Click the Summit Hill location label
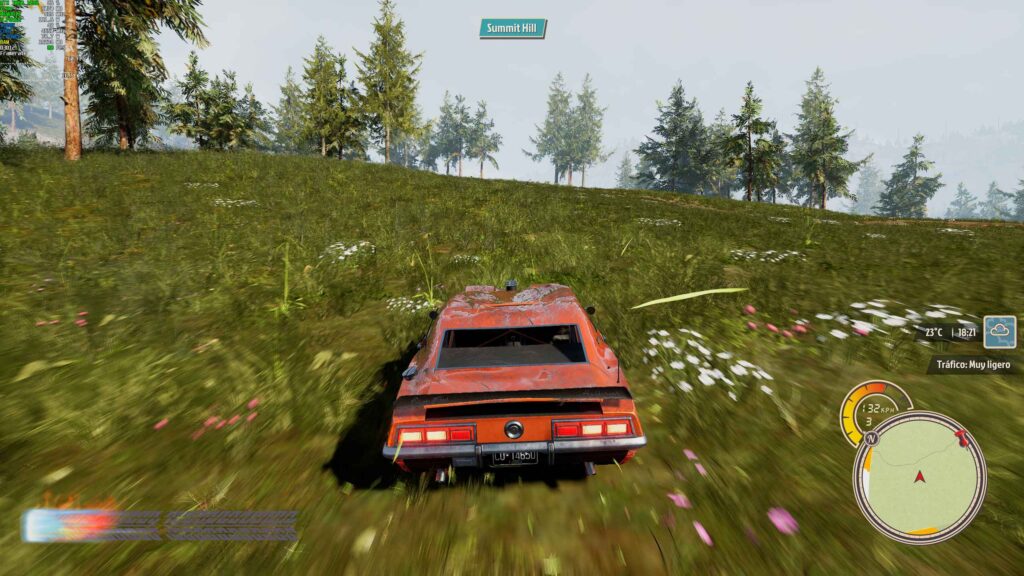The height and width of the screenshot is (576, 1024). (x=513, y=28)
